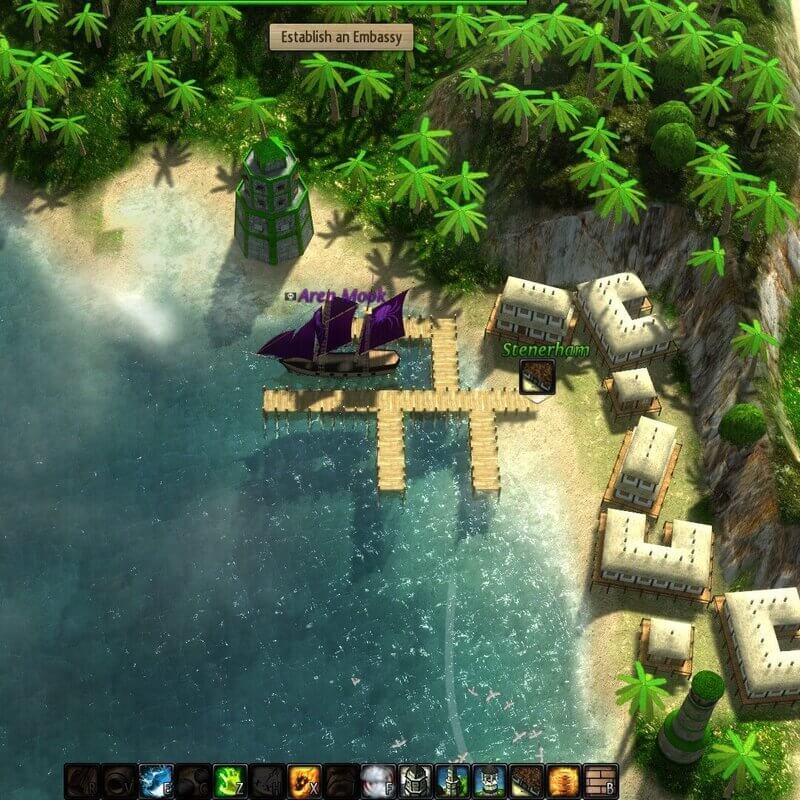The height and width of the screenshot is (800, 800).
Task: Trigger the orange fire ability
Action: click(303, 780)
